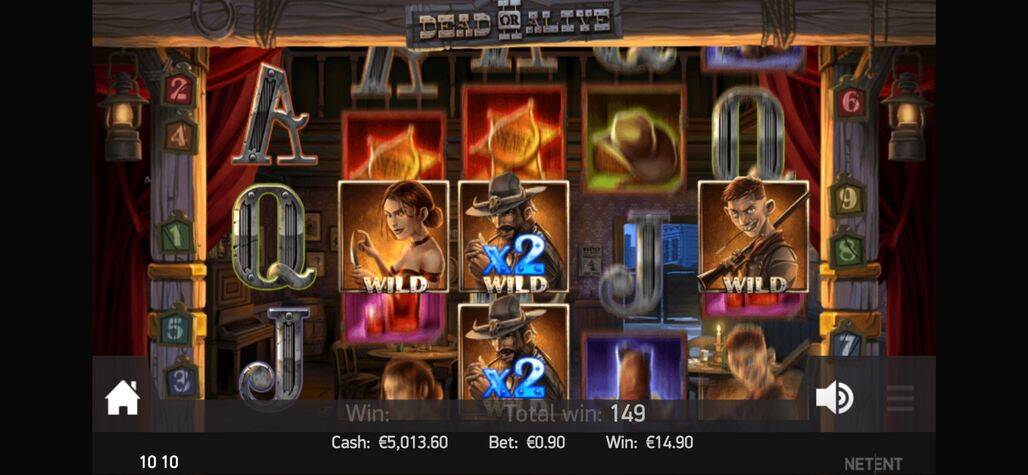Select payline marker number 3
This screenshot has height=475, width=1028.
point(181,379)
